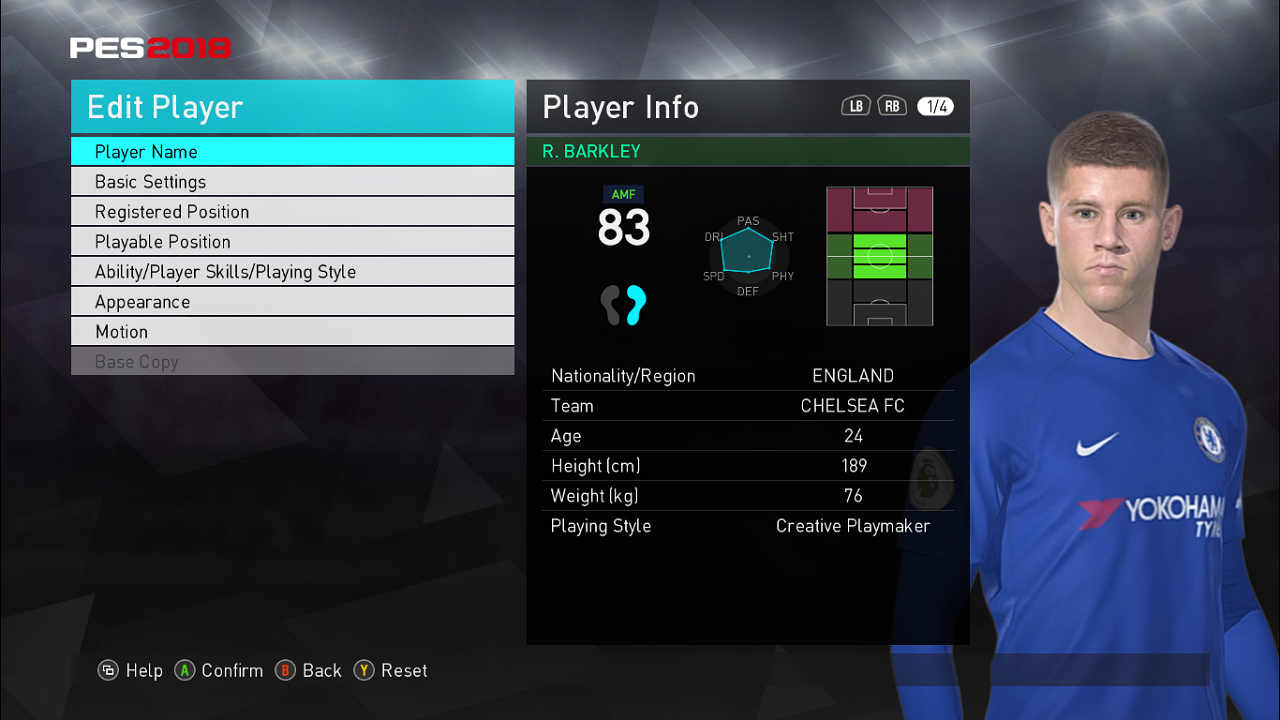Choose the Motion menu entry
Viewport: 1280px width, 720px height.
(x=292, y=332)
